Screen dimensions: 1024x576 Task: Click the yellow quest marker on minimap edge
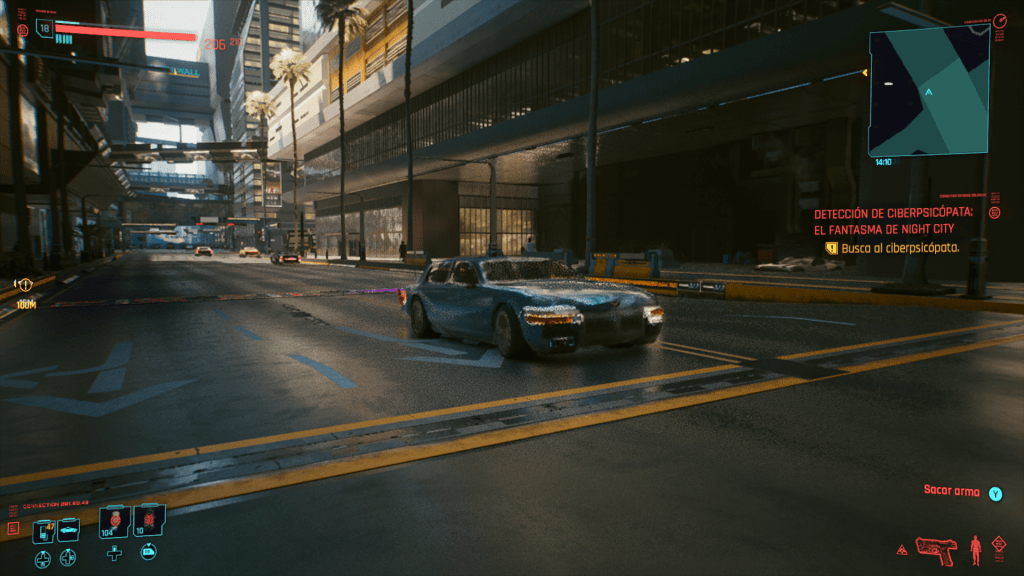(864, 73)
